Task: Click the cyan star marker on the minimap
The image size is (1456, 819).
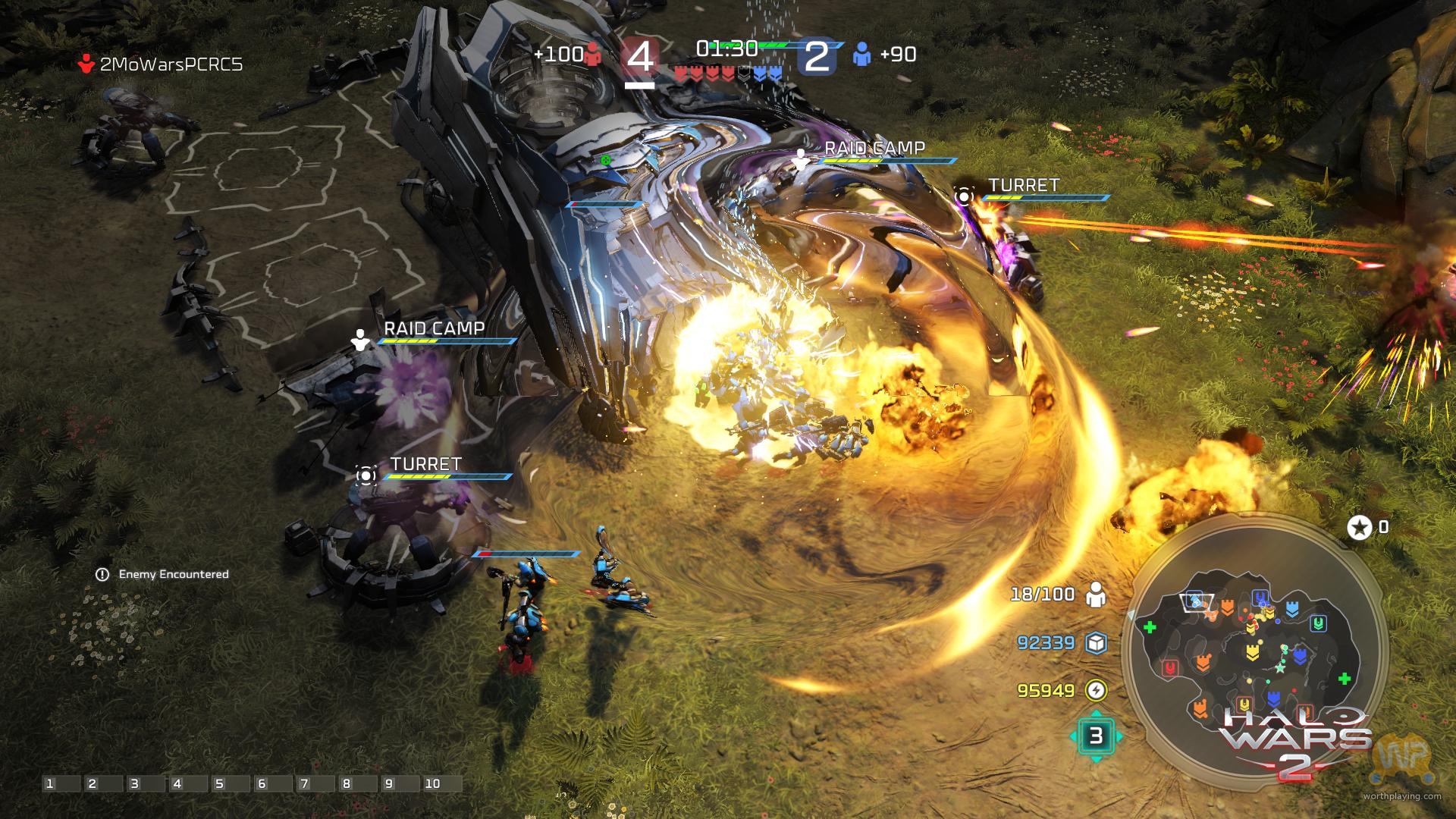Action: [1281, 668]
